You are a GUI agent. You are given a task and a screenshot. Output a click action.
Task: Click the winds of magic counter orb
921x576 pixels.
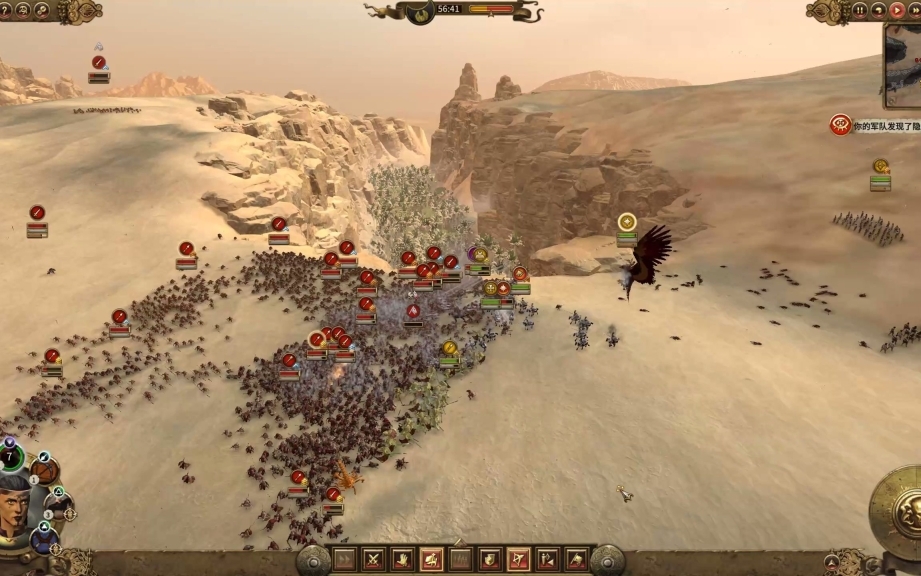point(11,458)
